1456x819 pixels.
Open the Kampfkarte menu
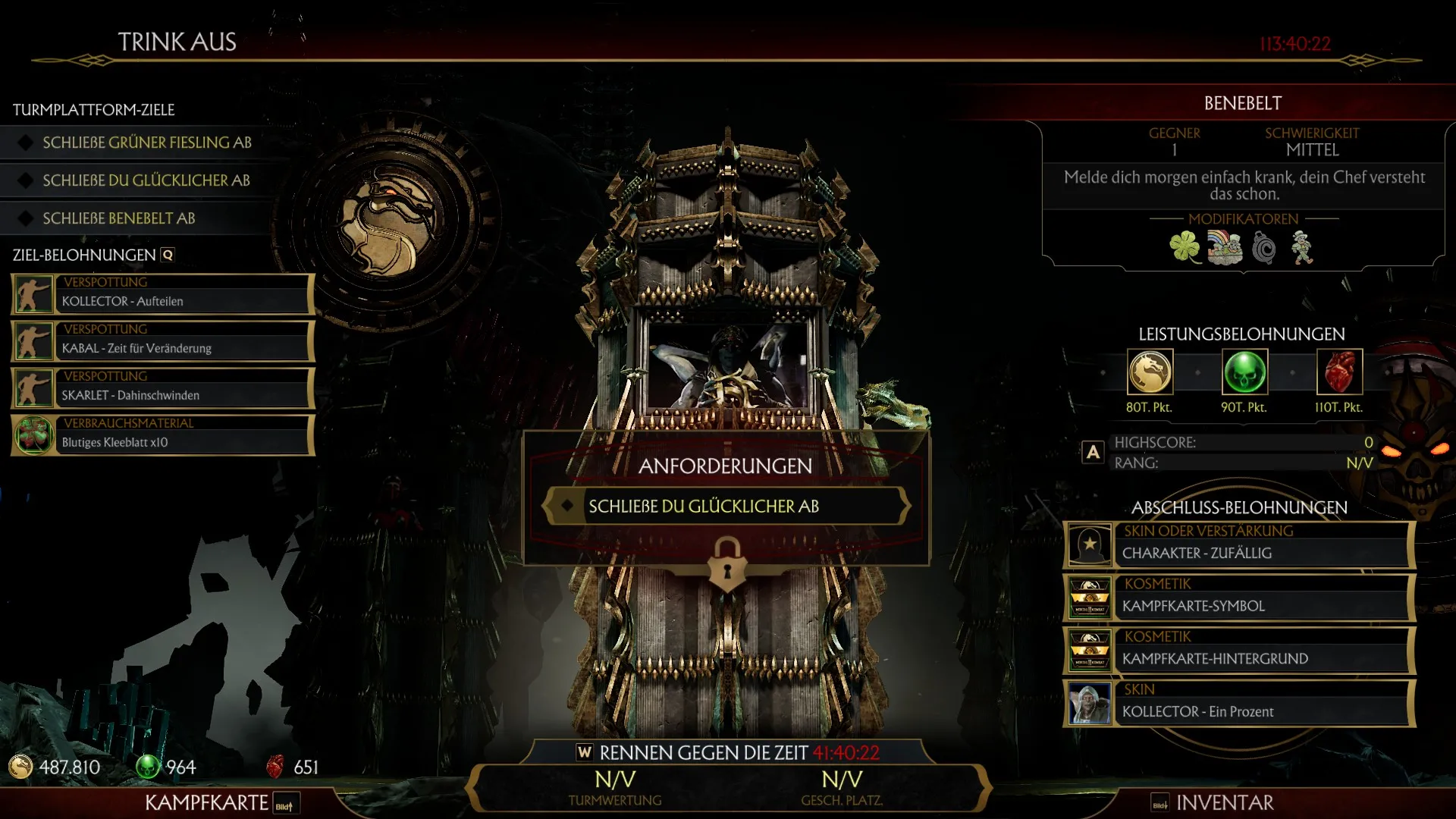pos(207,802)
